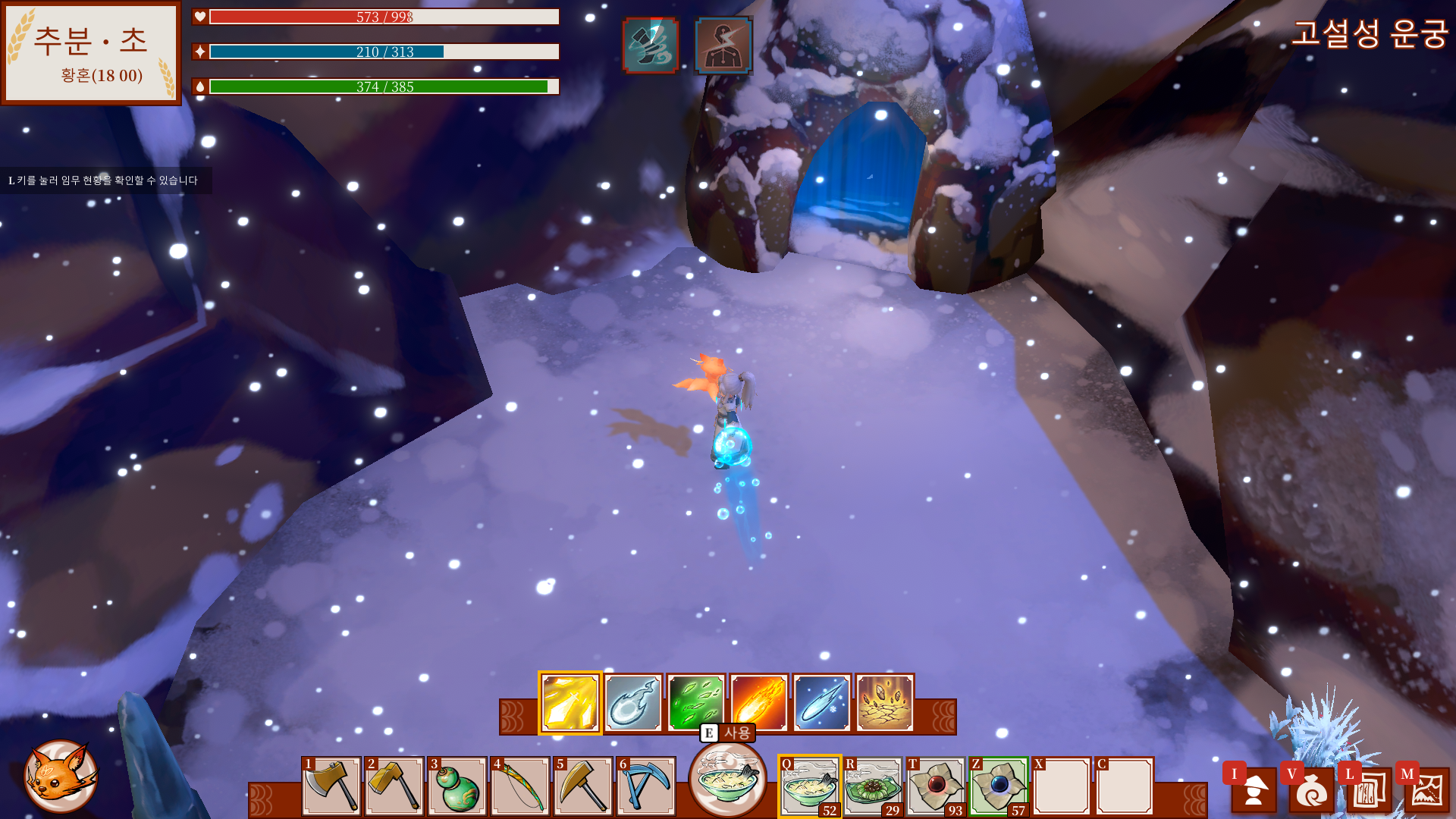
Task: Select the bow in slot 4
Action: pos(520,786)
